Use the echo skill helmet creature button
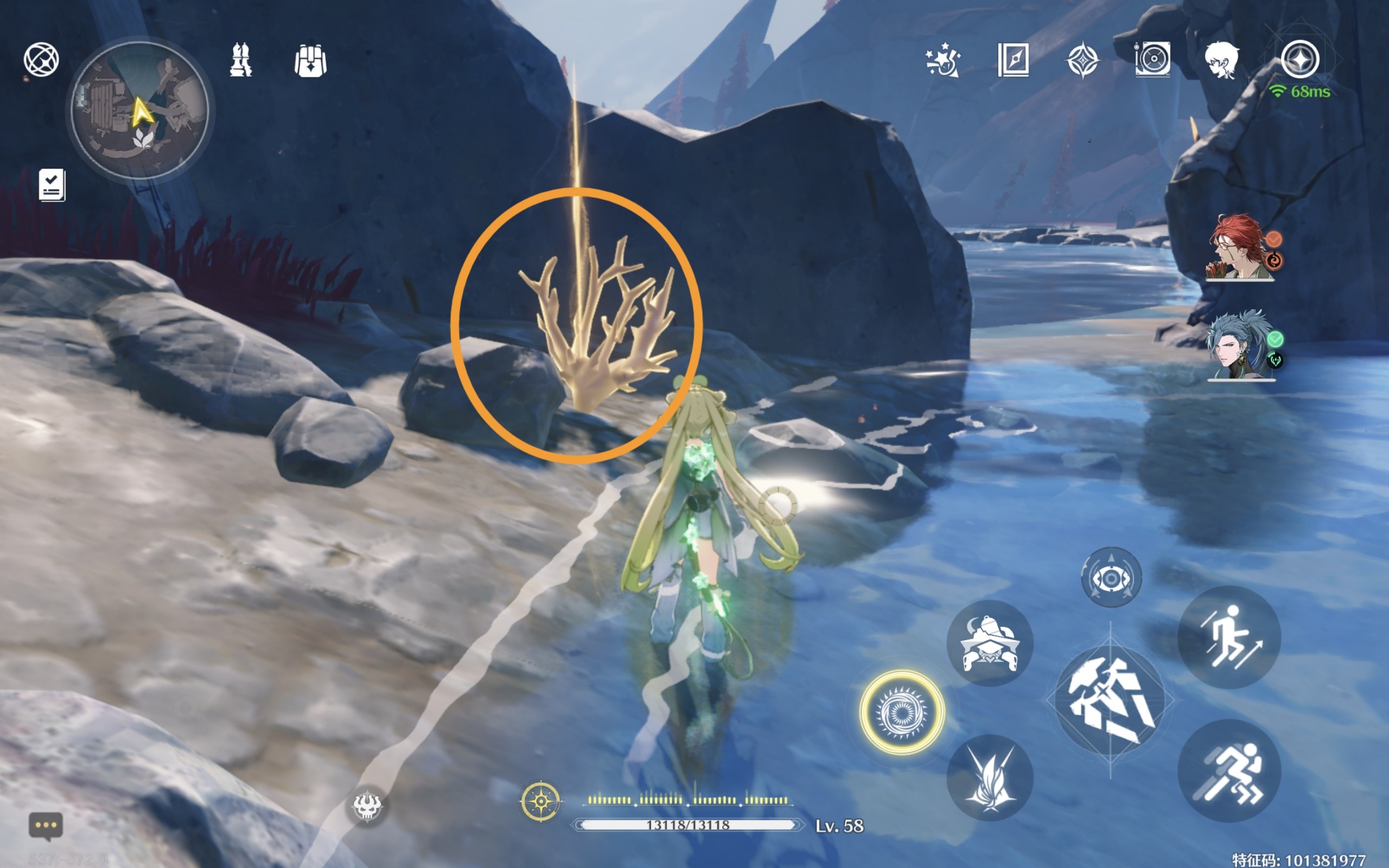The height and width of the screenshot is (868, 1389). [990, 643]
